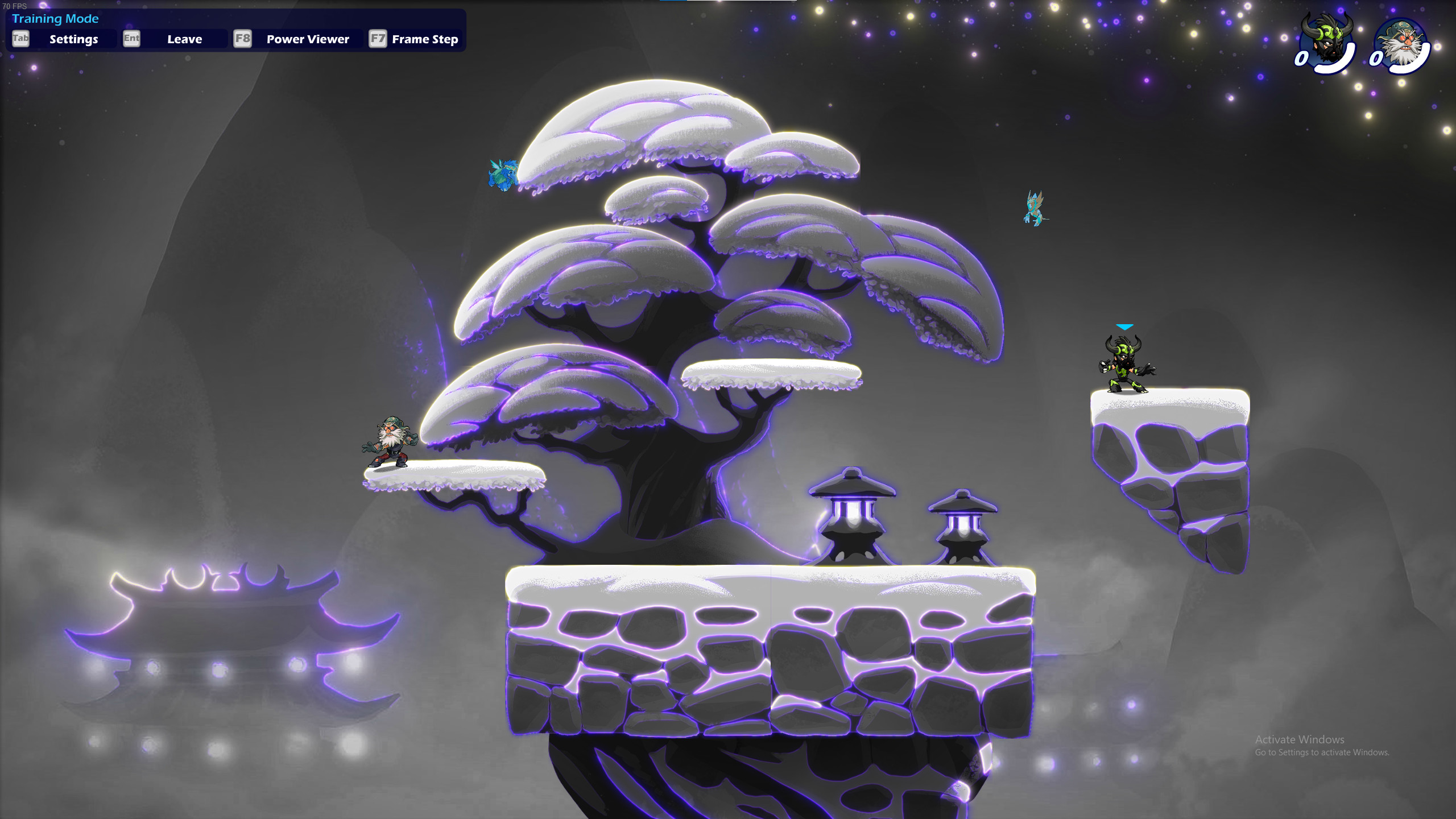Activate Frame Step mode
Viewport: 1456px width, 819px height.
pos(425,39)
